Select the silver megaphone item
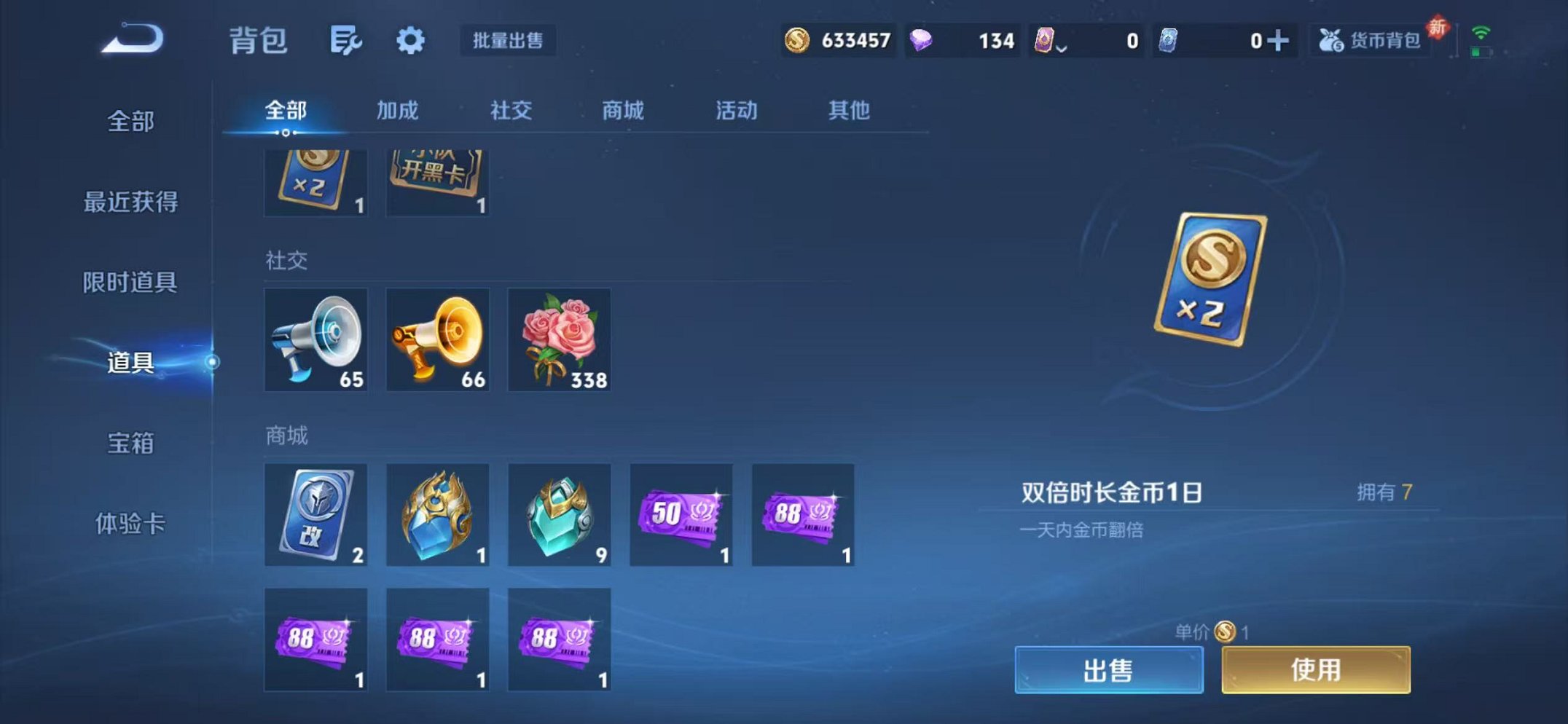This screenshot has height=724, width=1568. pos(315,339)
